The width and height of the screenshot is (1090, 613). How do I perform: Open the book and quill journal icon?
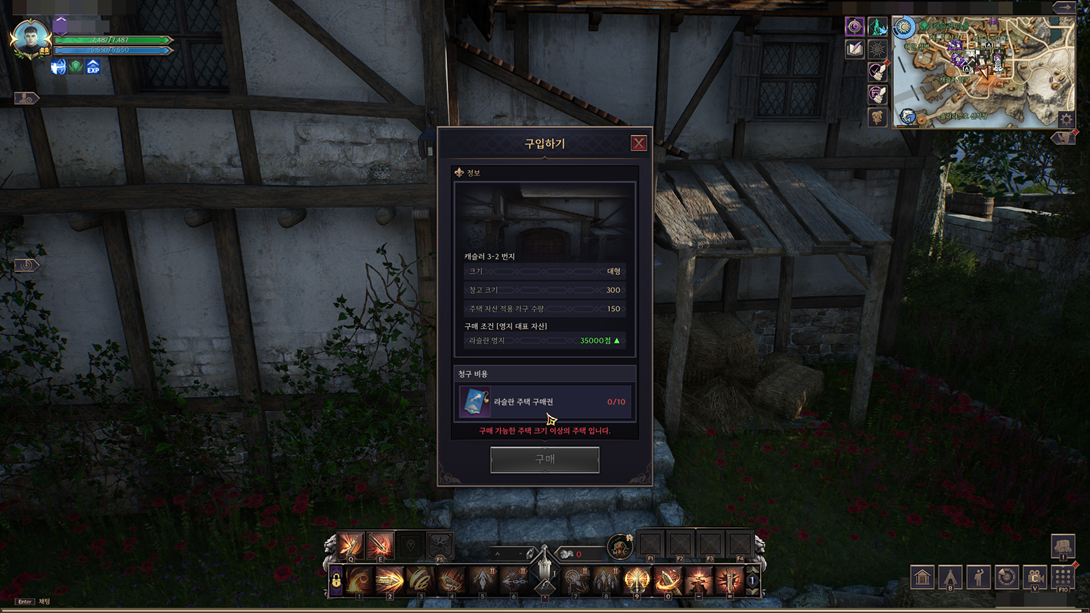tap(855, 49)
